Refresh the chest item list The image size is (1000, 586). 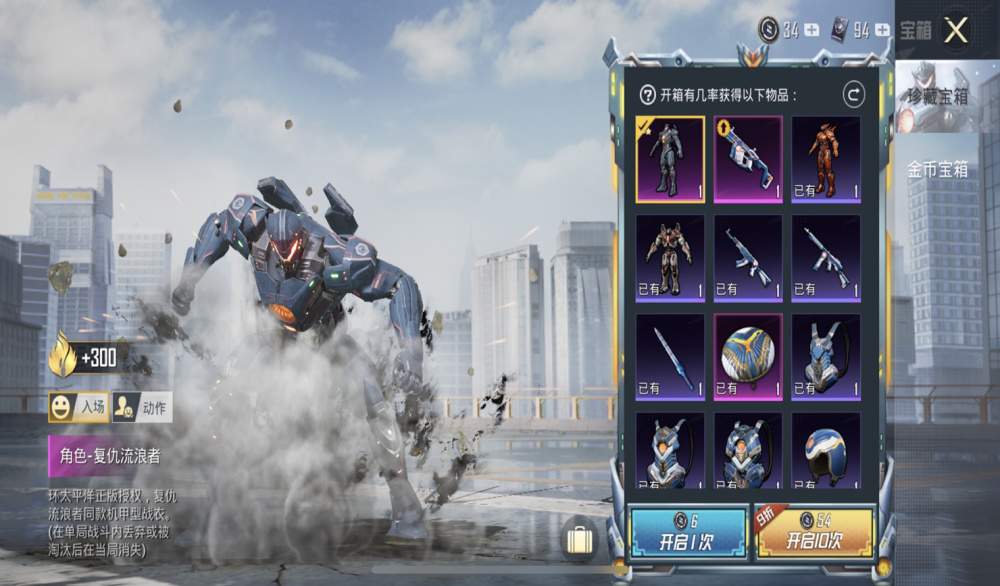point(853,95)
